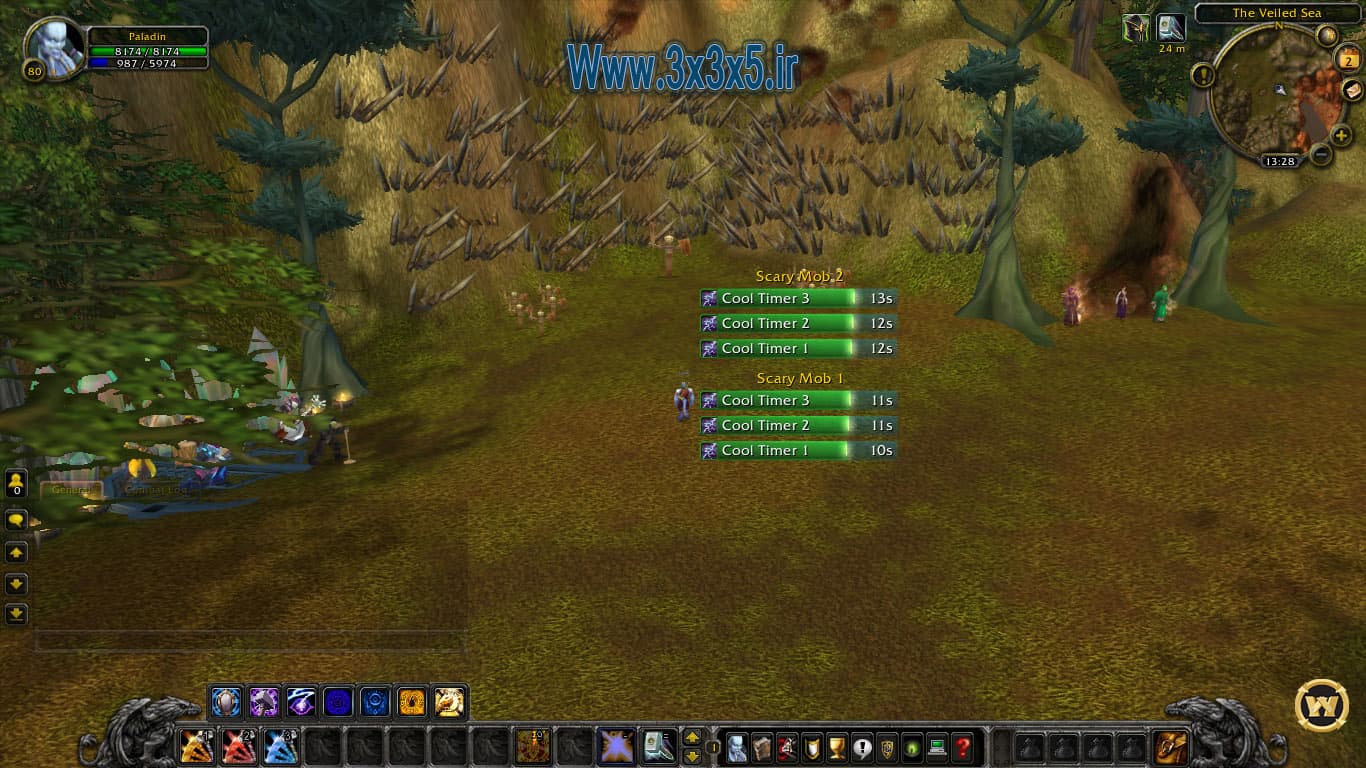Open the Achievements trophy icon
Screen dimensions: 1366x768
(x=836, y=746)
